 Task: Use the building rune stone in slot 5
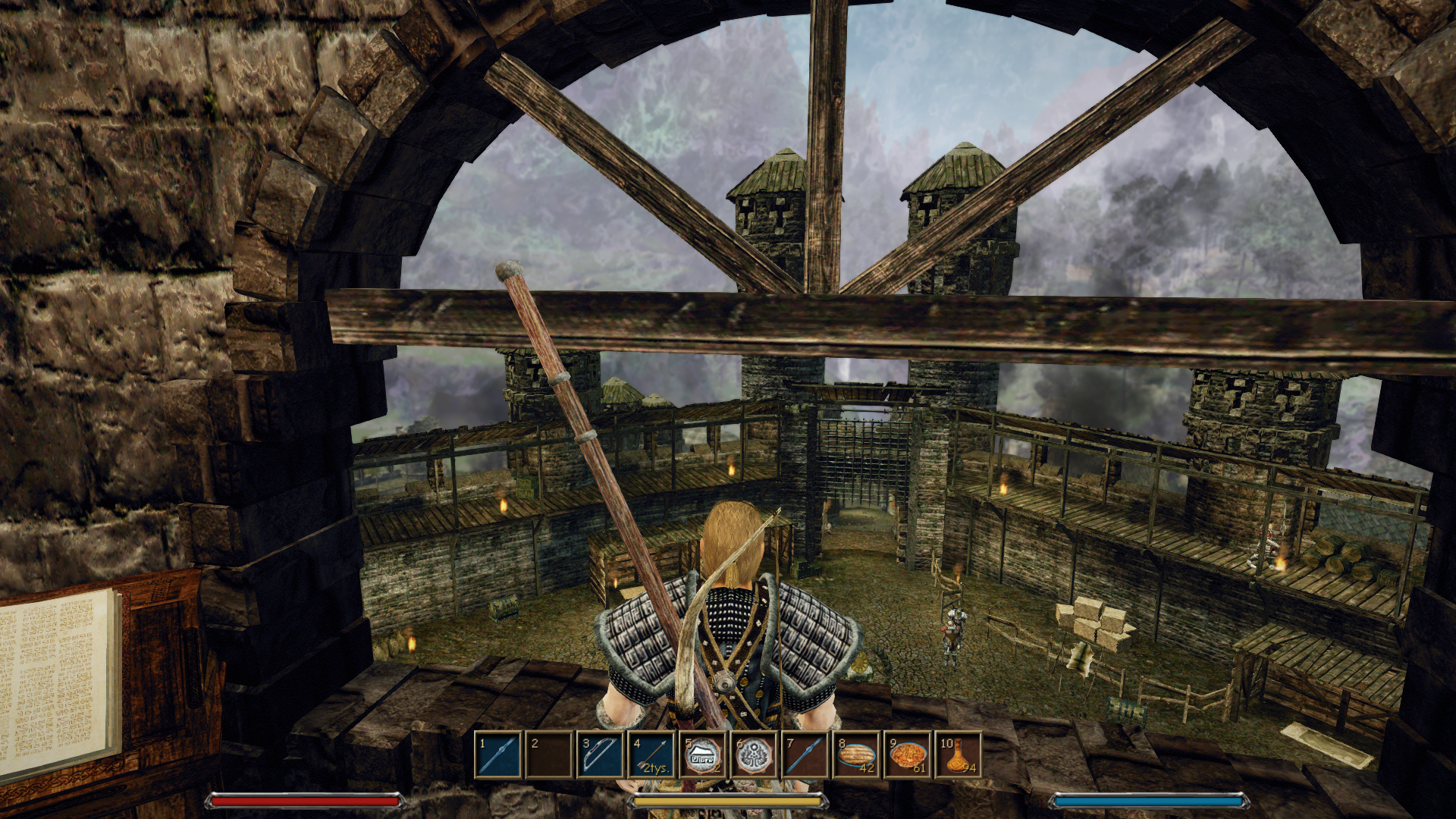coord(703,755)
